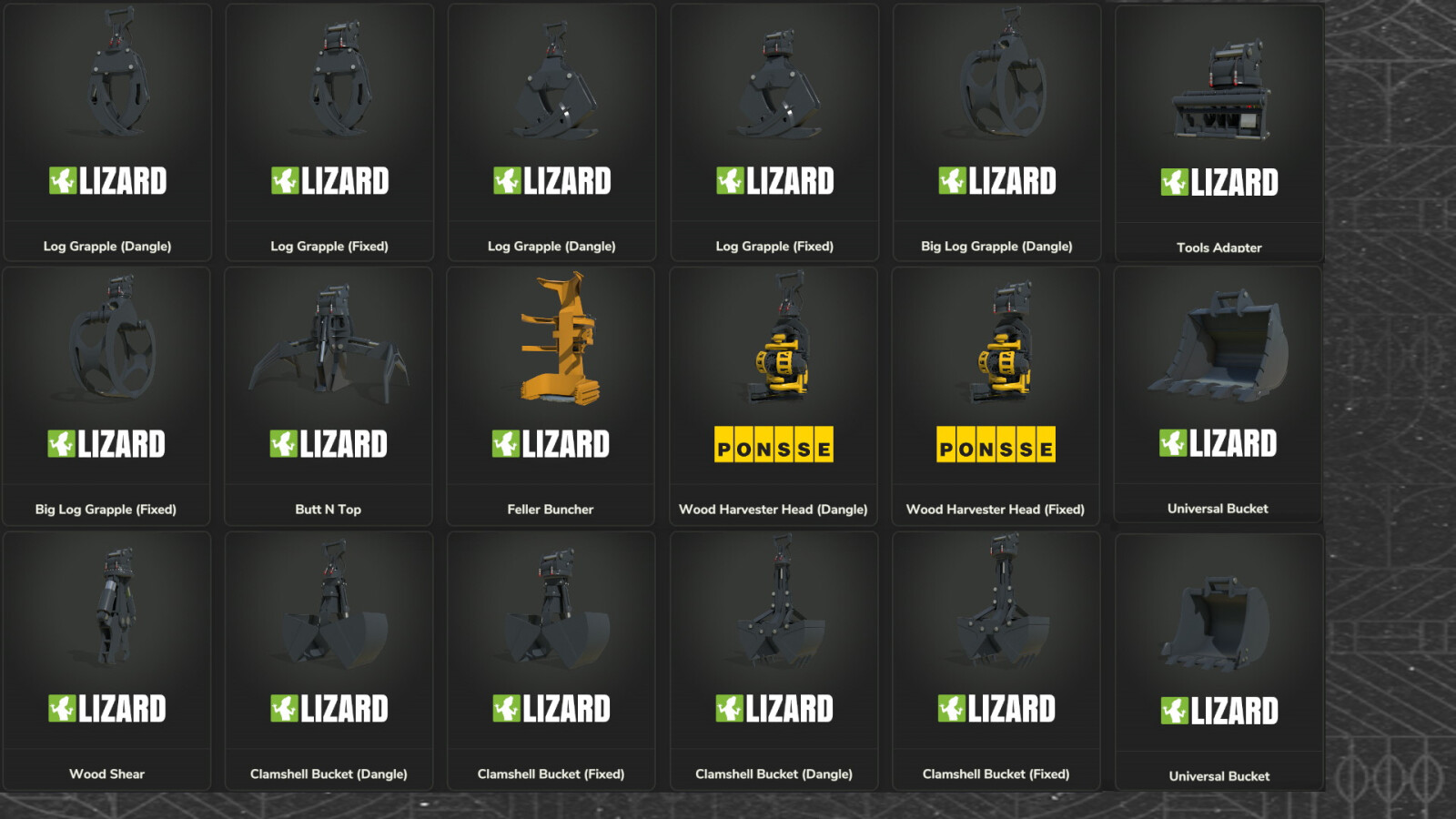Image resolution: width=1456 pixels, height=819 pixels.
Task: Click the Wood Harvester Head (Dangle) label
Action: [773, 509]
